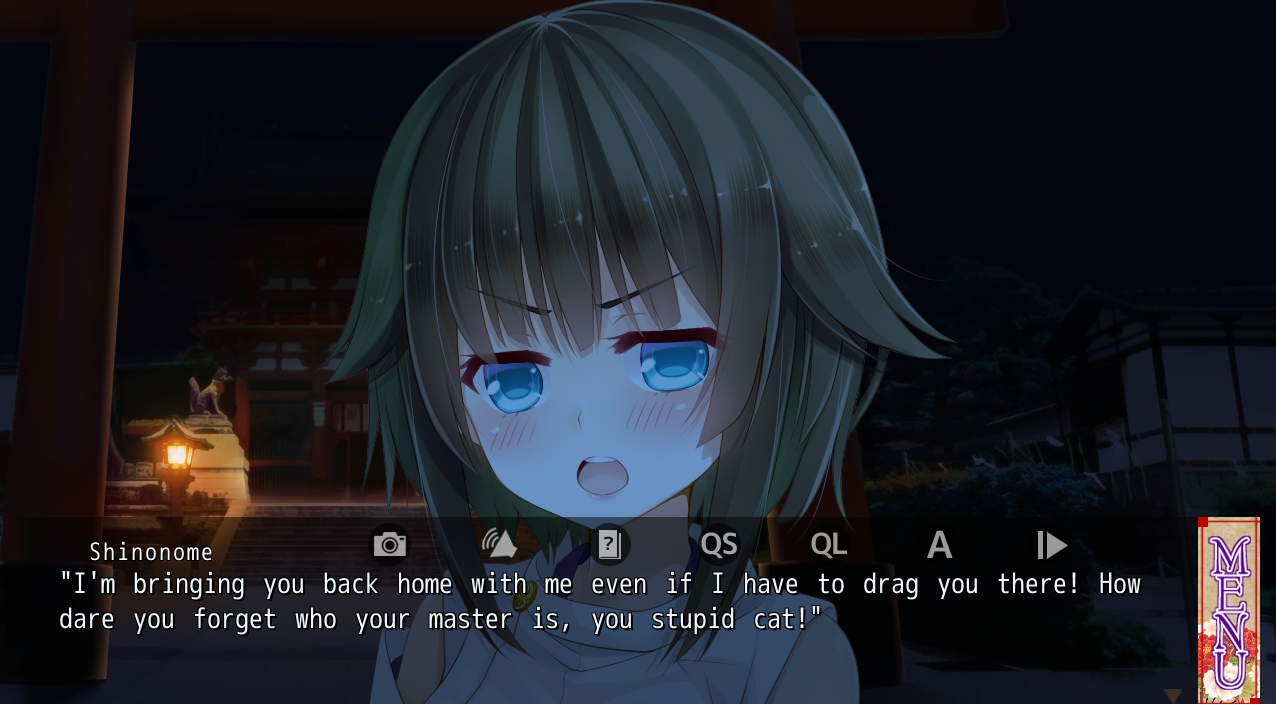
Task: Toggle auto mode with the A button
Action: pos(938,545)
